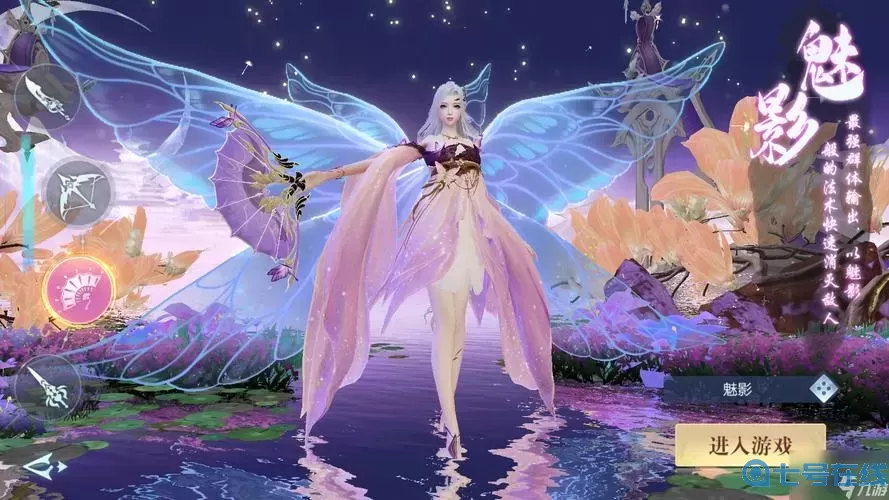Roll the dice for a random name

click(821, 388)
